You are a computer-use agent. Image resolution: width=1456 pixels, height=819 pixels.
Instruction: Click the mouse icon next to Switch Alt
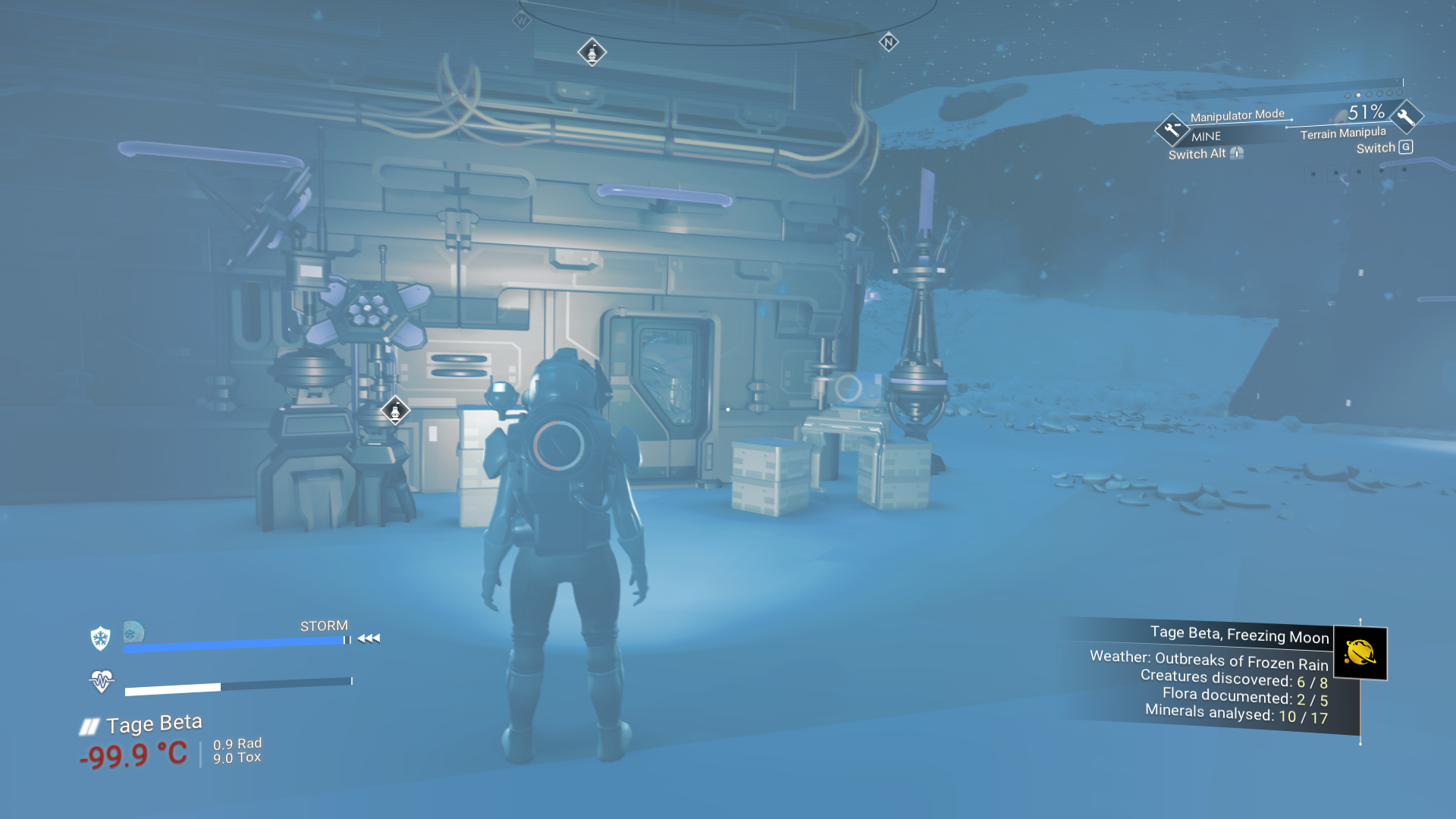1238,152
